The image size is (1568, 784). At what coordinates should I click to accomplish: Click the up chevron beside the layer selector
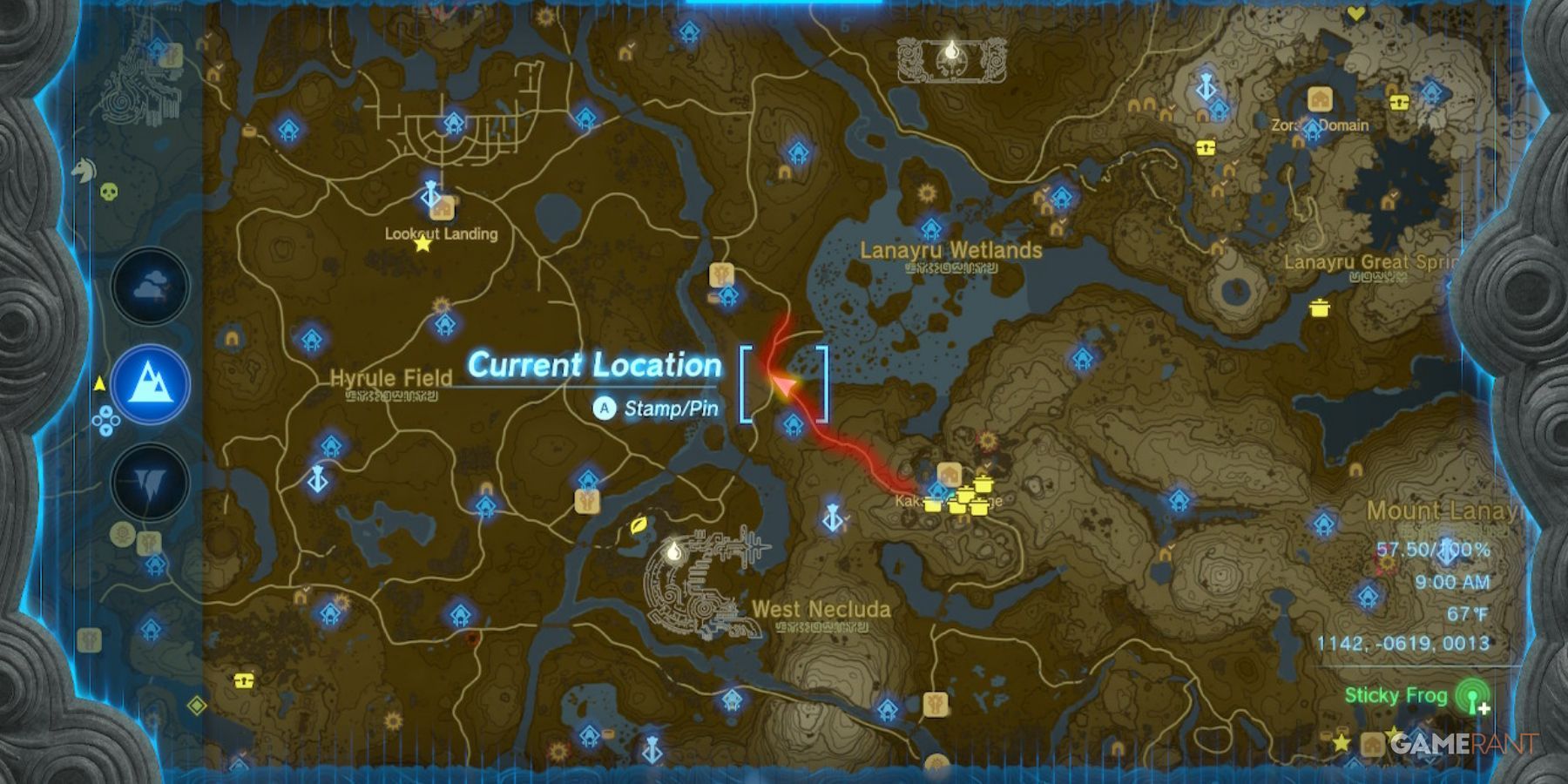point(105,410)
